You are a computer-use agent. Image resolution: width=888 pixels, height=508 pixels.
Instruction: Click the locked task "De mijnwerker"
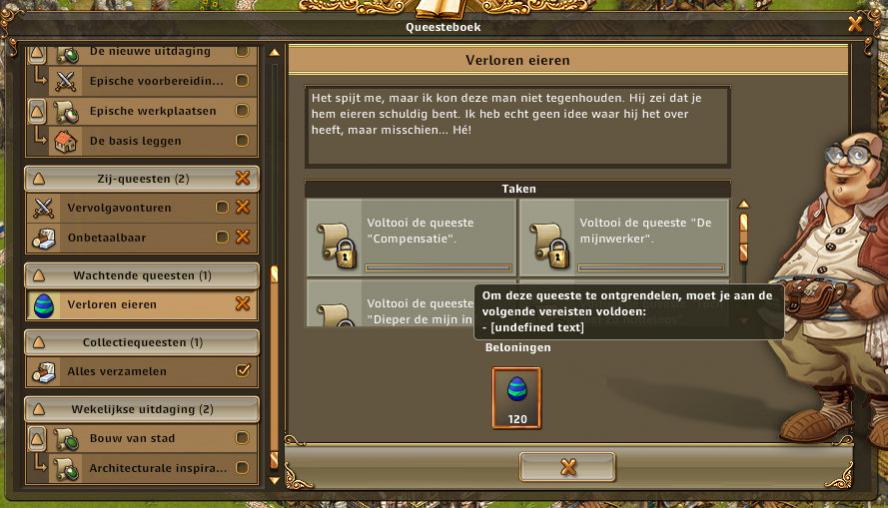[x=624, y=237]
